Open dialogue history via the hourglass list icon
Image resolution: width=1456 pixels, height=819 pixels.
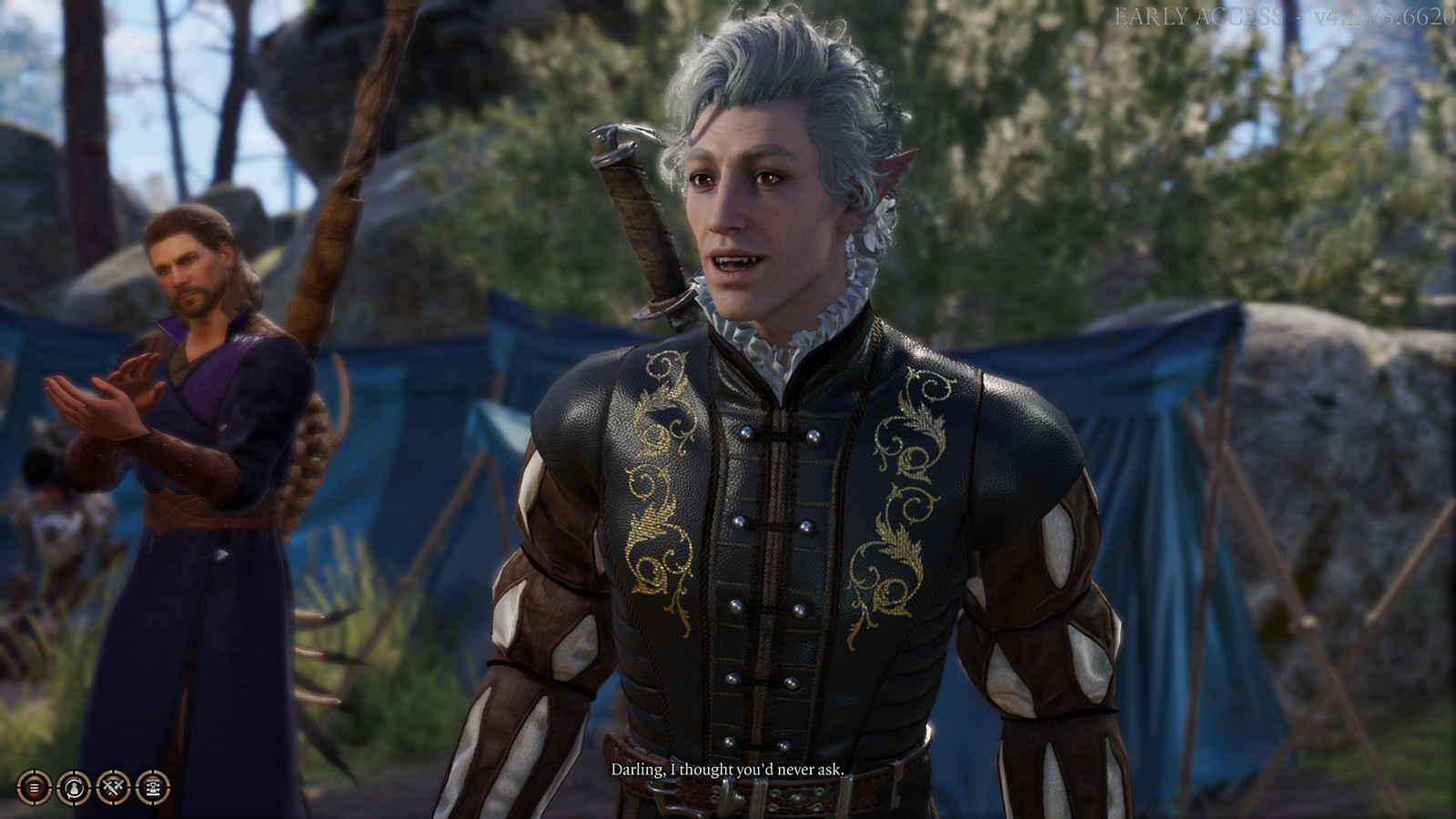coord(151,787)
